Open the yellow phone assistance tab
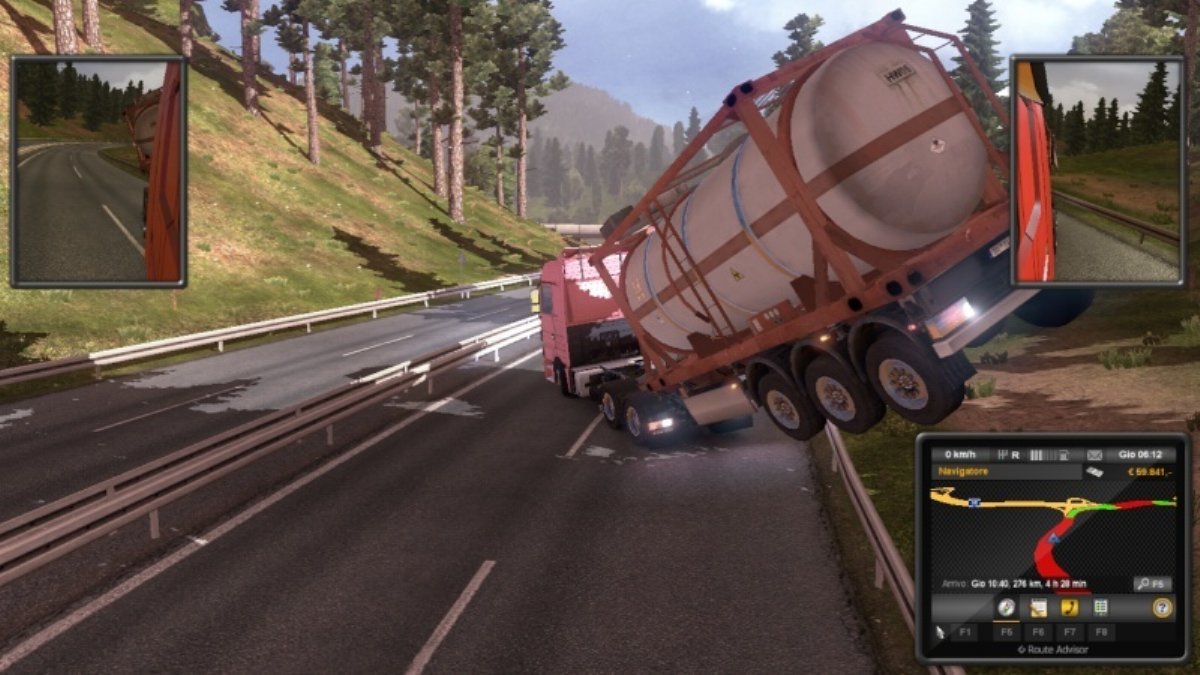The width and height of the screenshot is (1200, 675). (1069, 607)
